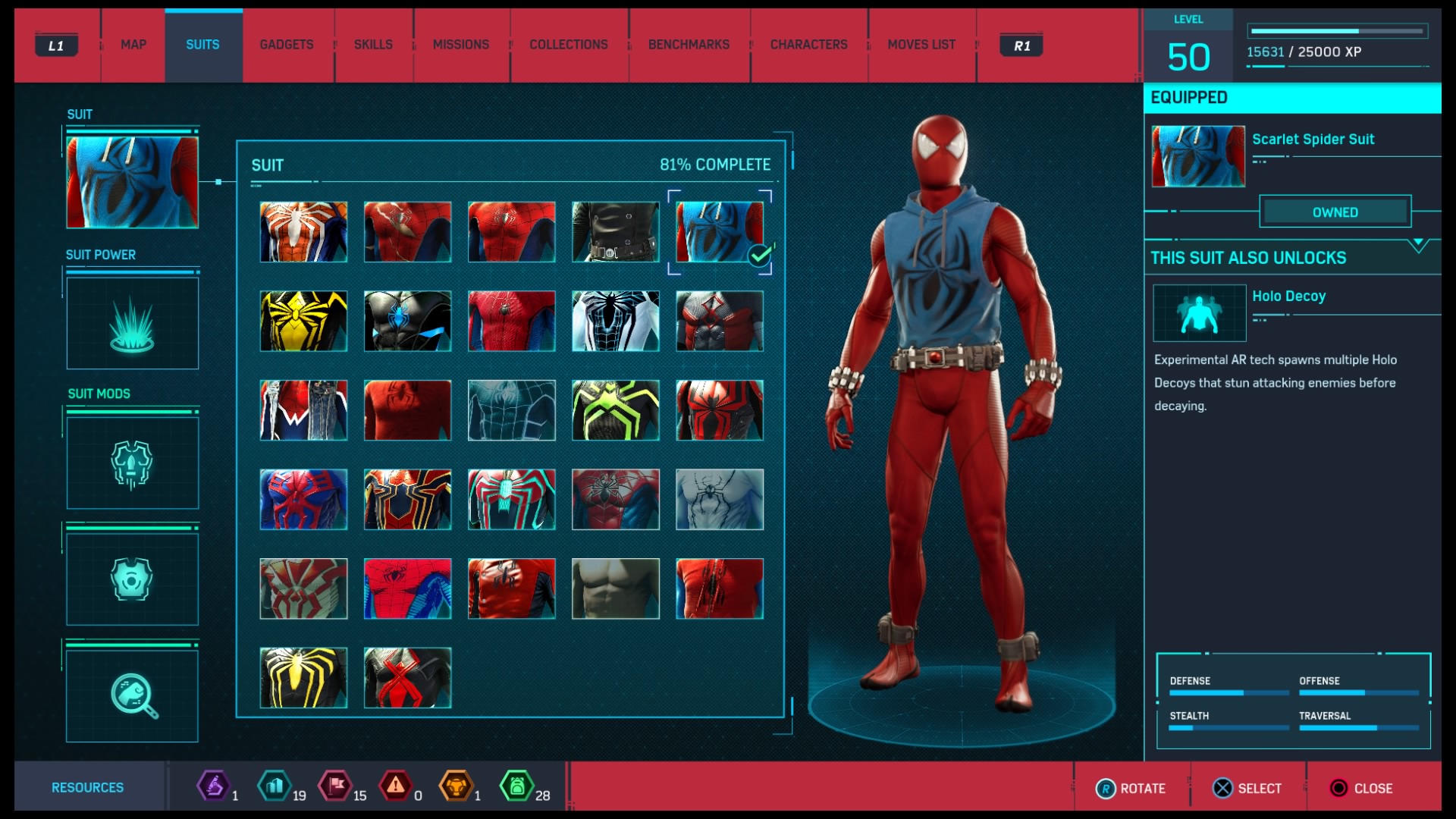This screenshot has width=1456, height=819.
Task: View the Moves List tab
Action: [921, 45]
